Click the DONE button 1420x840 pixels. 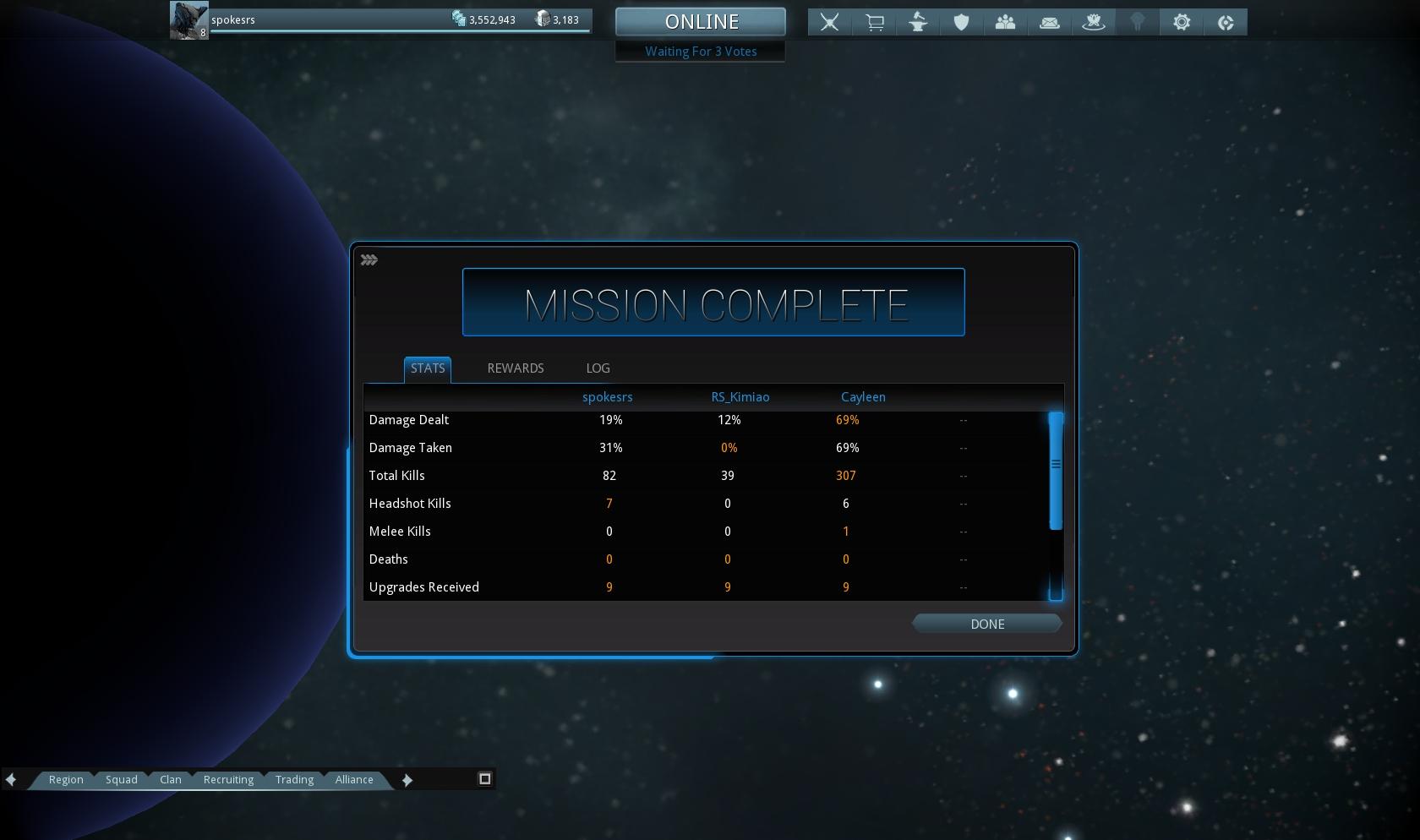coord(986,624)
